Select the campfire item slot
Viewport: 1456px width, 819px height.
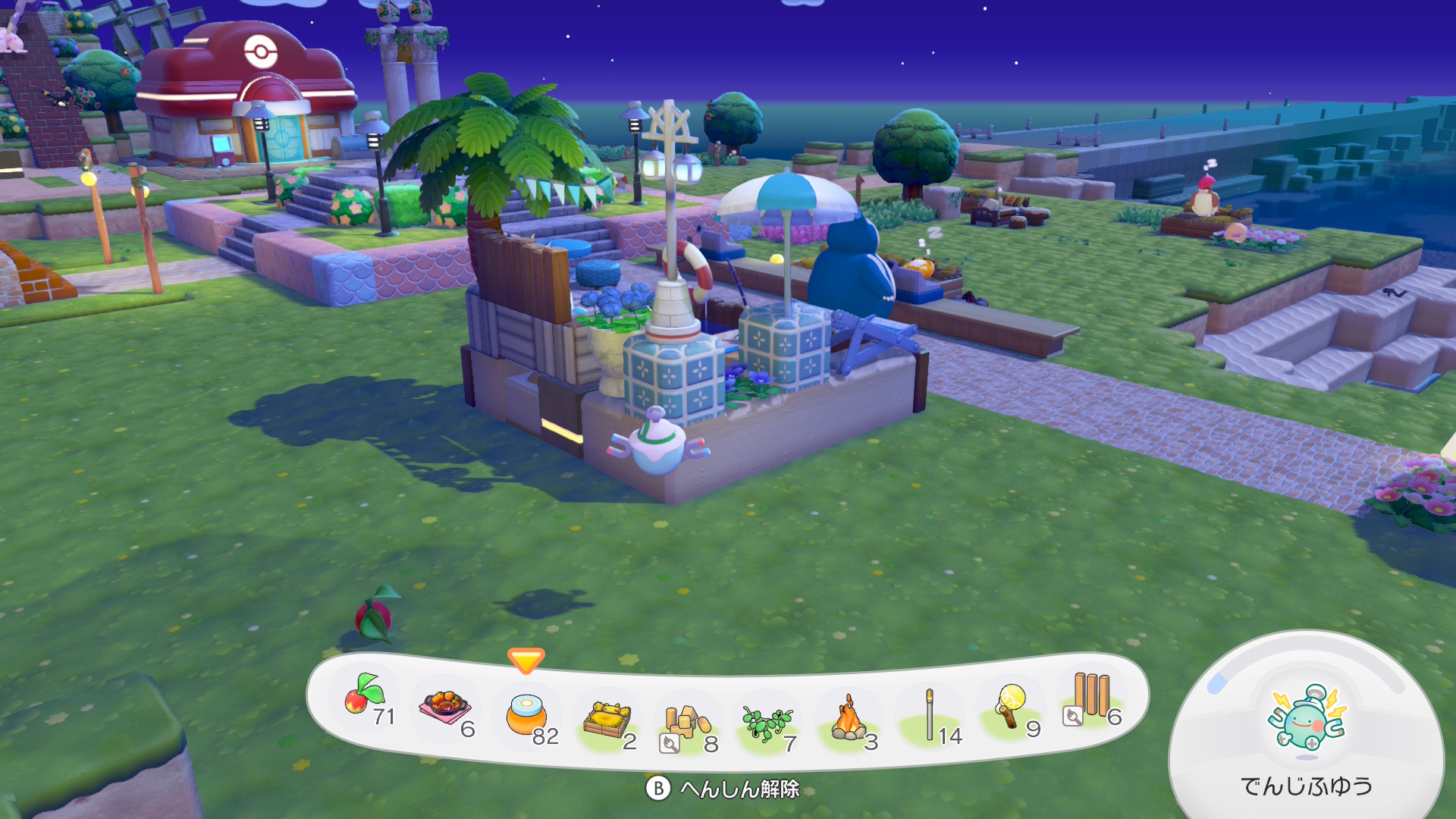(849, 719)
